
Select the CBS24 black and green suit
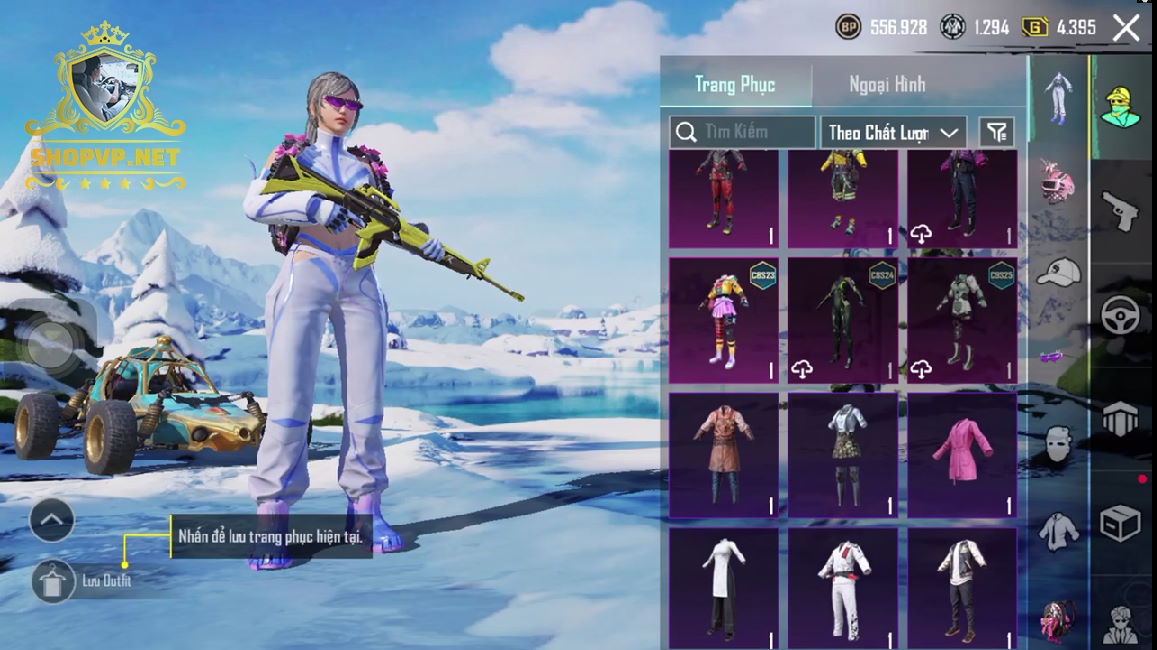[842, 320]
